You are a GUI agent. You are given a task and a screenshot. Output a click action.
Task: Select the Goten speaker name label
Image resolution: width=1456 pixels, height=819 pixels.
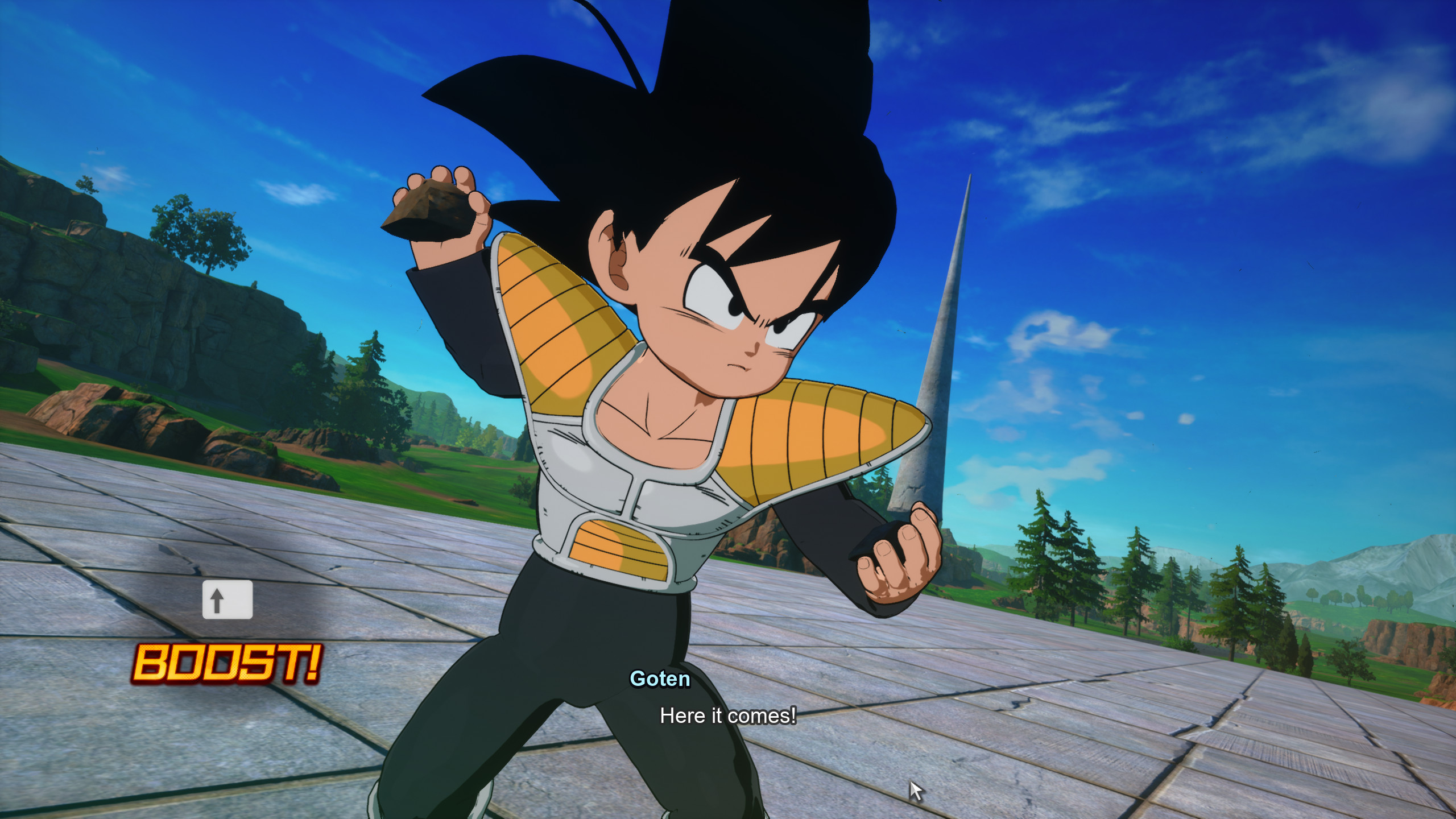(x=660, y=680)
